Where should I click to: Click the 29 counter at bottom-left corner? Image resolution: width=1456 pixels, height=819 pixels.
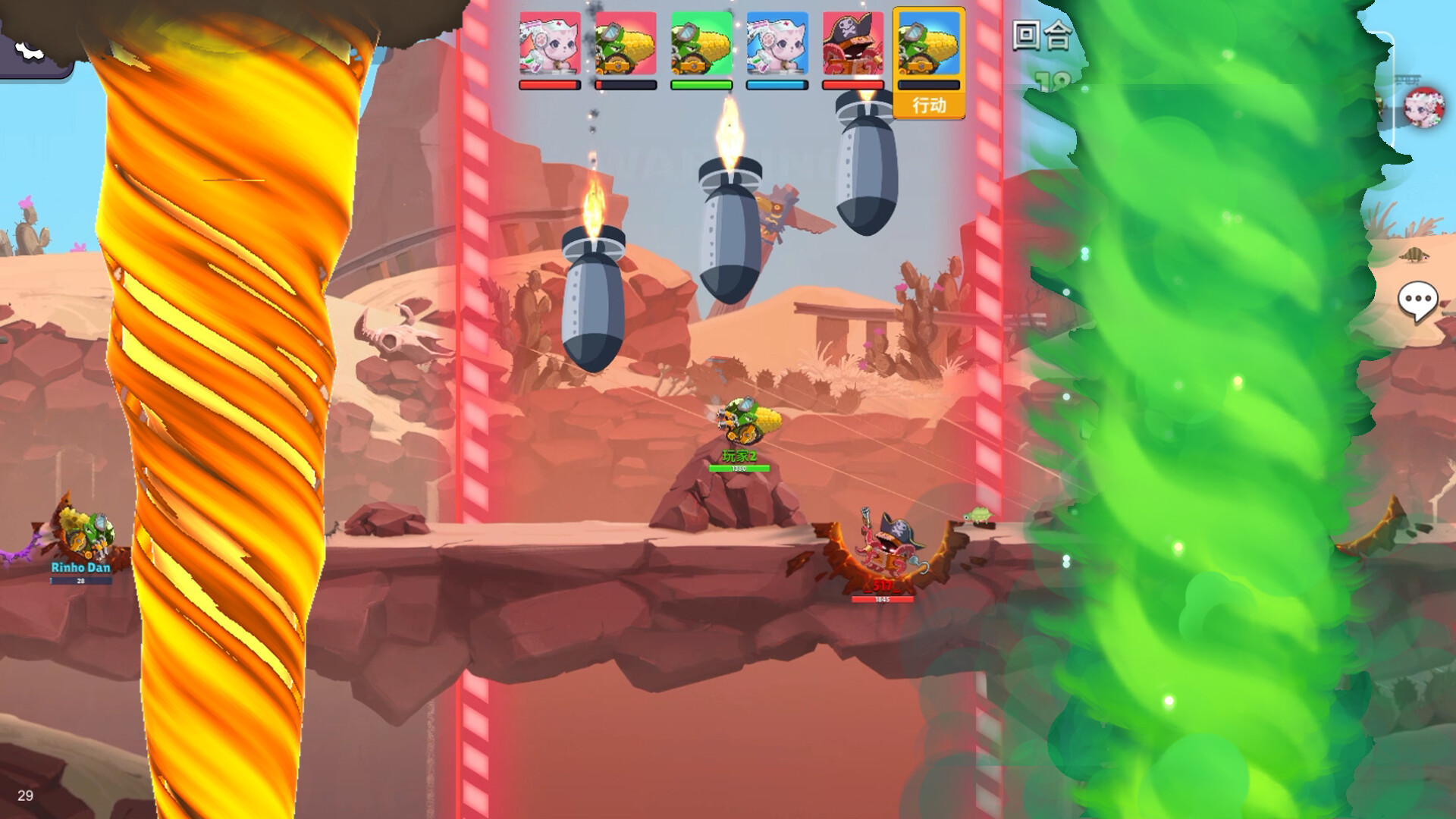tap(27, 797)
